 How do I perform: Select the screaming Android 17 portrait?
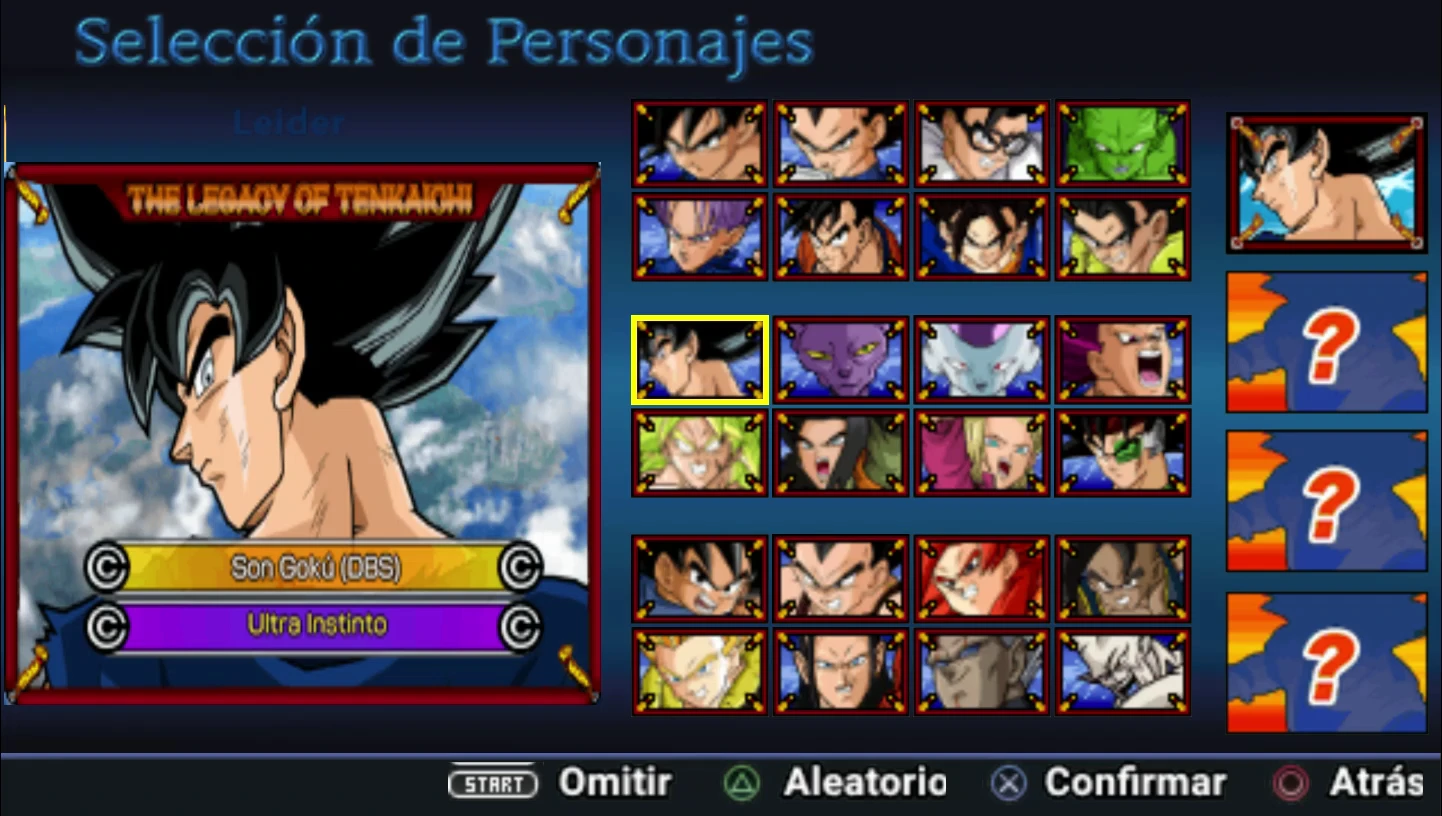click(x=841, y=452)
